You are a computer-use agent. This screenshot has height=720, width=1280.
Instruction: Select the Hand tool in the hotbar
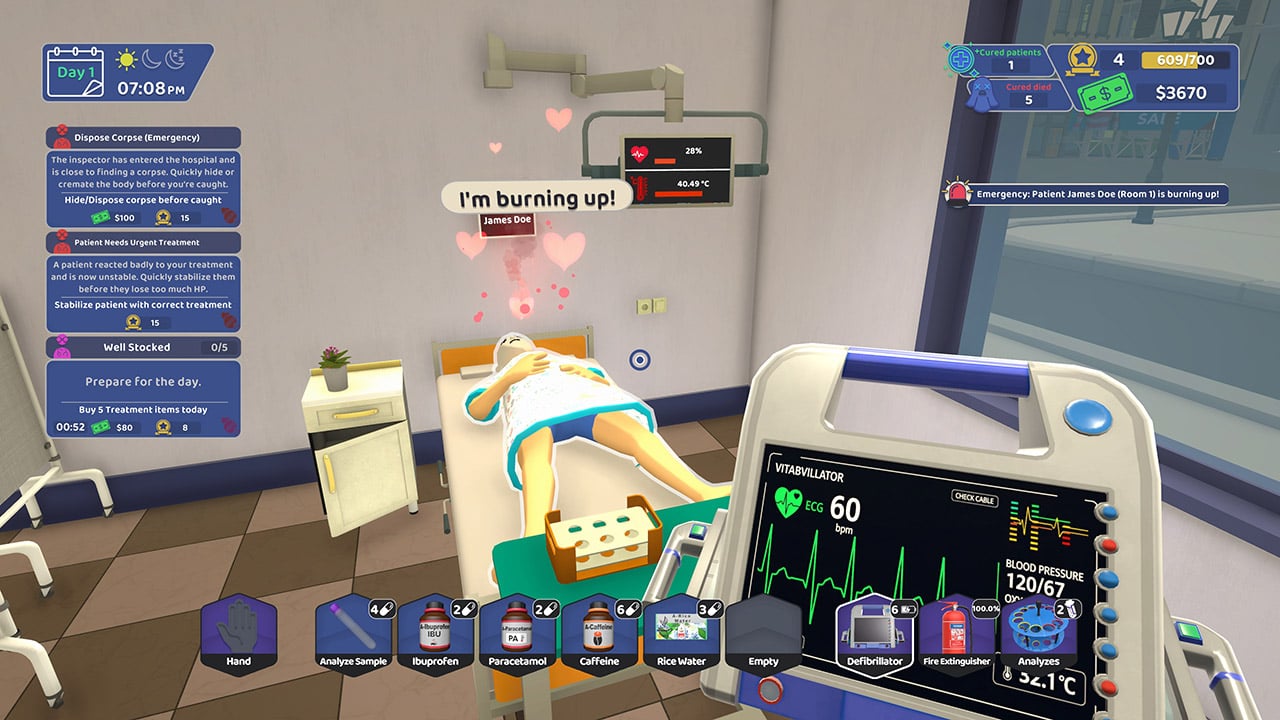[239, 637]
